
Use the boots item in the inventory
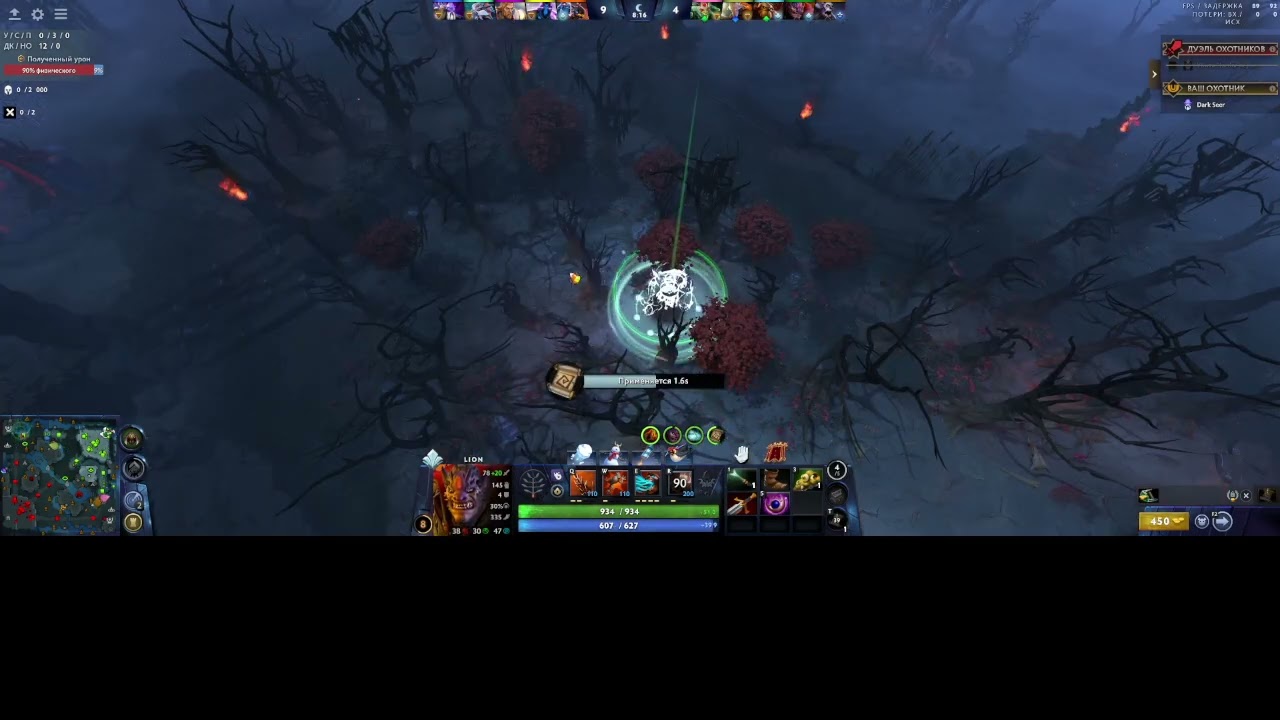tap(775, 481)
